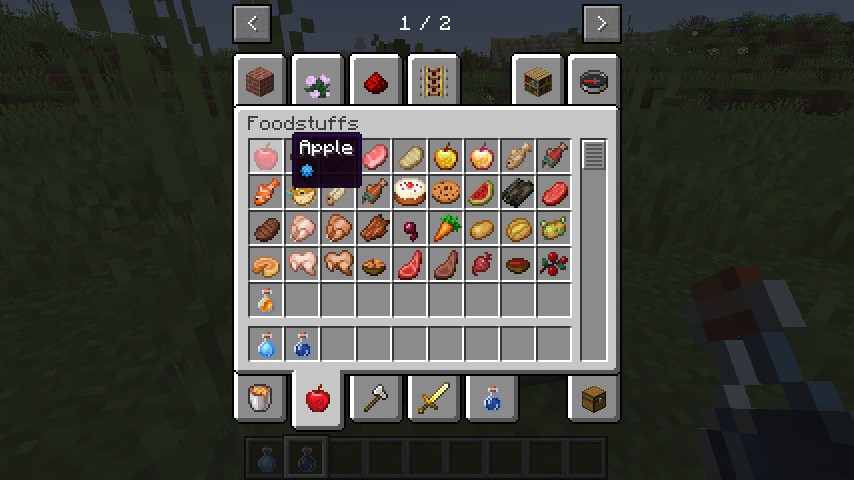Go to the next creative tab page

[x=601, y=23]
